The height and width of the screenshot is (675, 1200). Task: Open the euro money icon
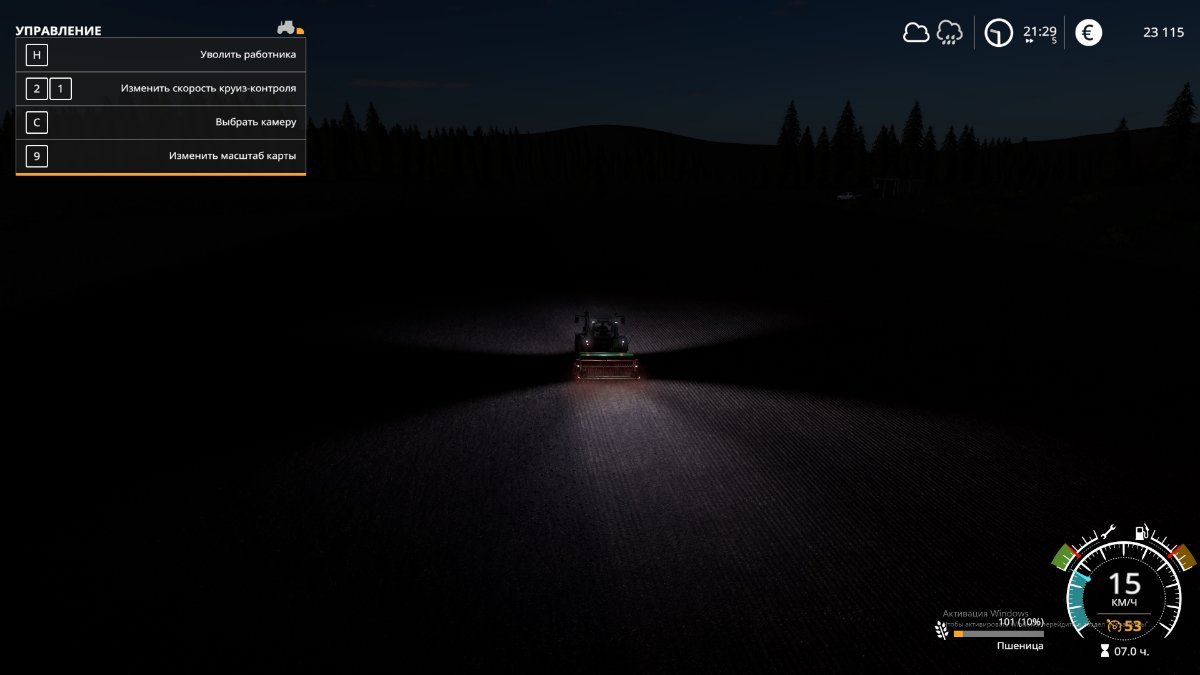1088,33
